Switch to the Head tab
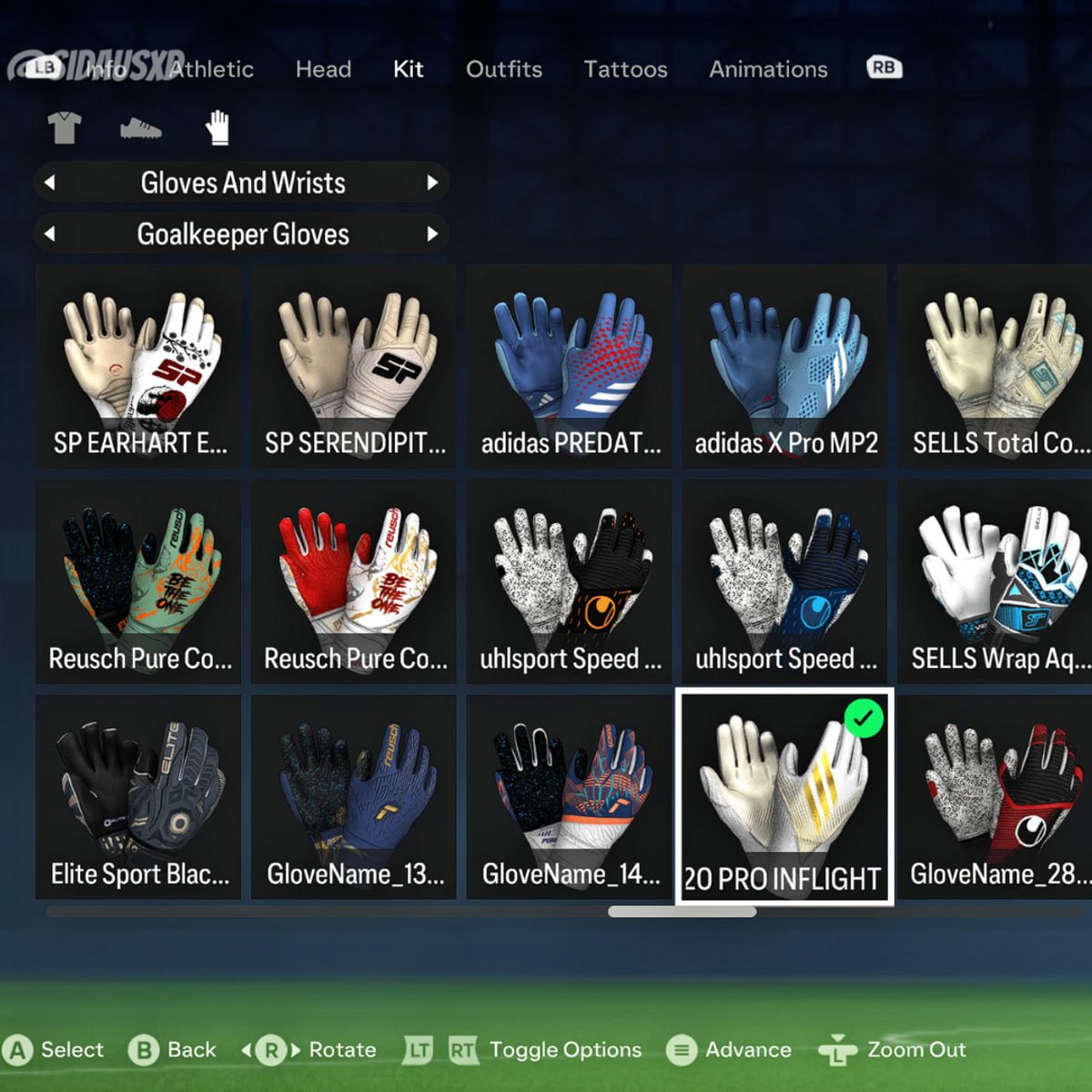This screenshot has width=1092, height=1092. pos(323,69)
